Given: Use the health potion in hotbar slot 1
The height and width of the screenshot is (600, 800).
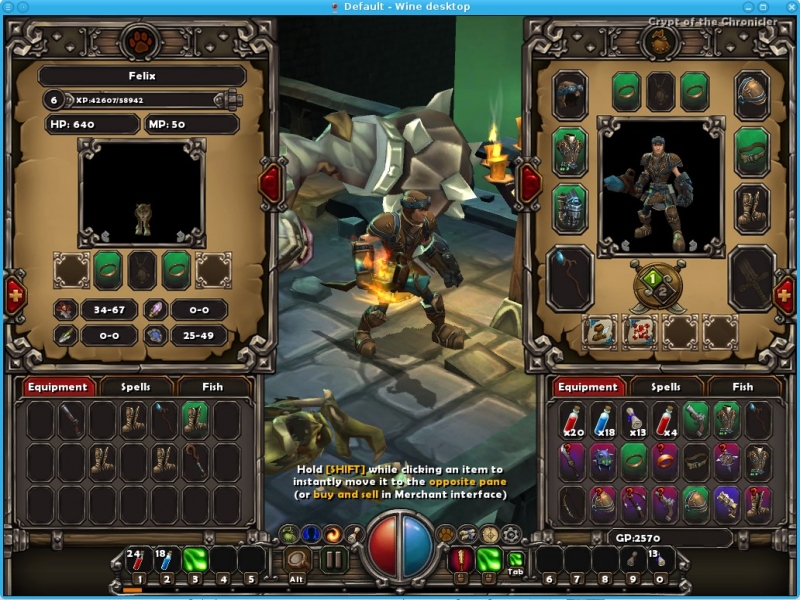Looking at the screenshot, I should pos(139,558).
